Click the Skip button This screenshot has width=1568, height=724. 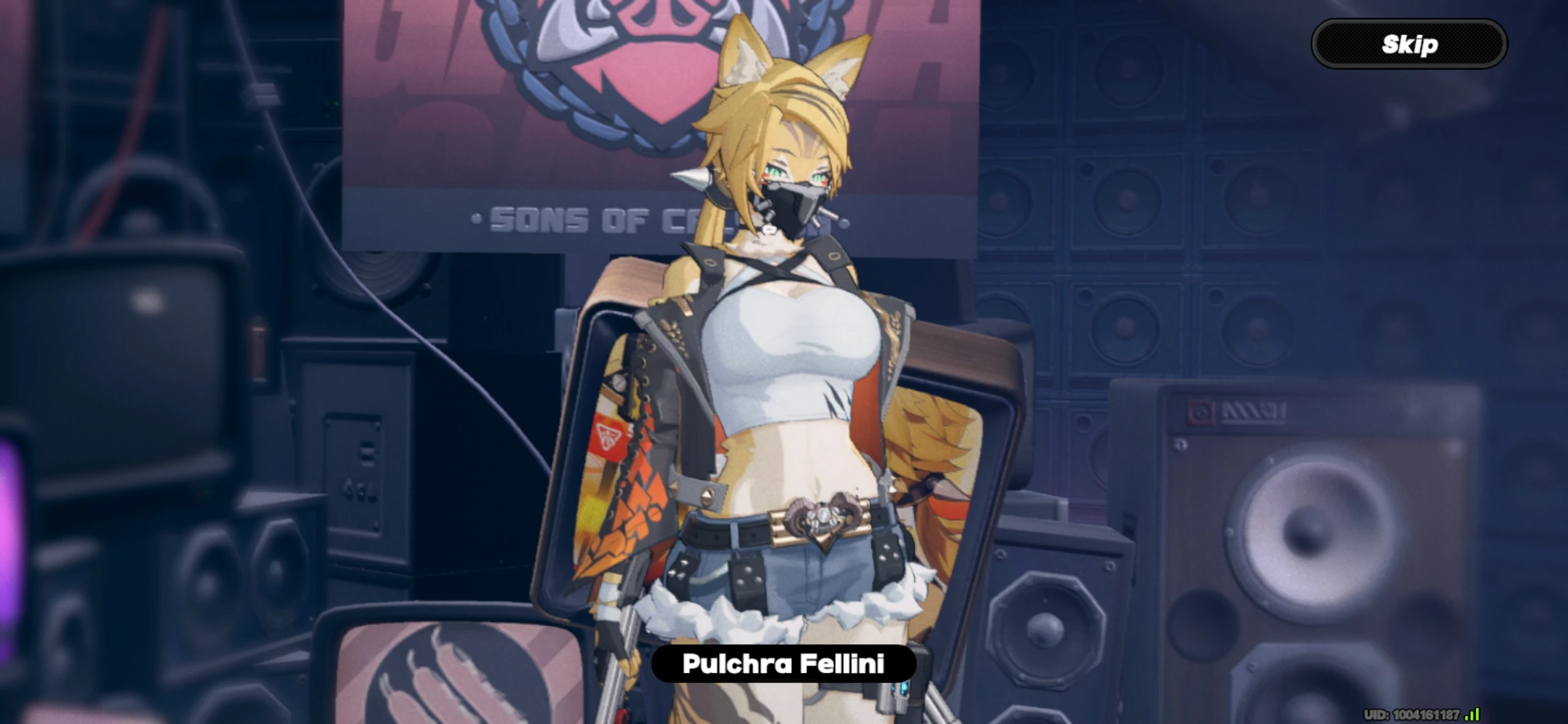(1409, 44)
